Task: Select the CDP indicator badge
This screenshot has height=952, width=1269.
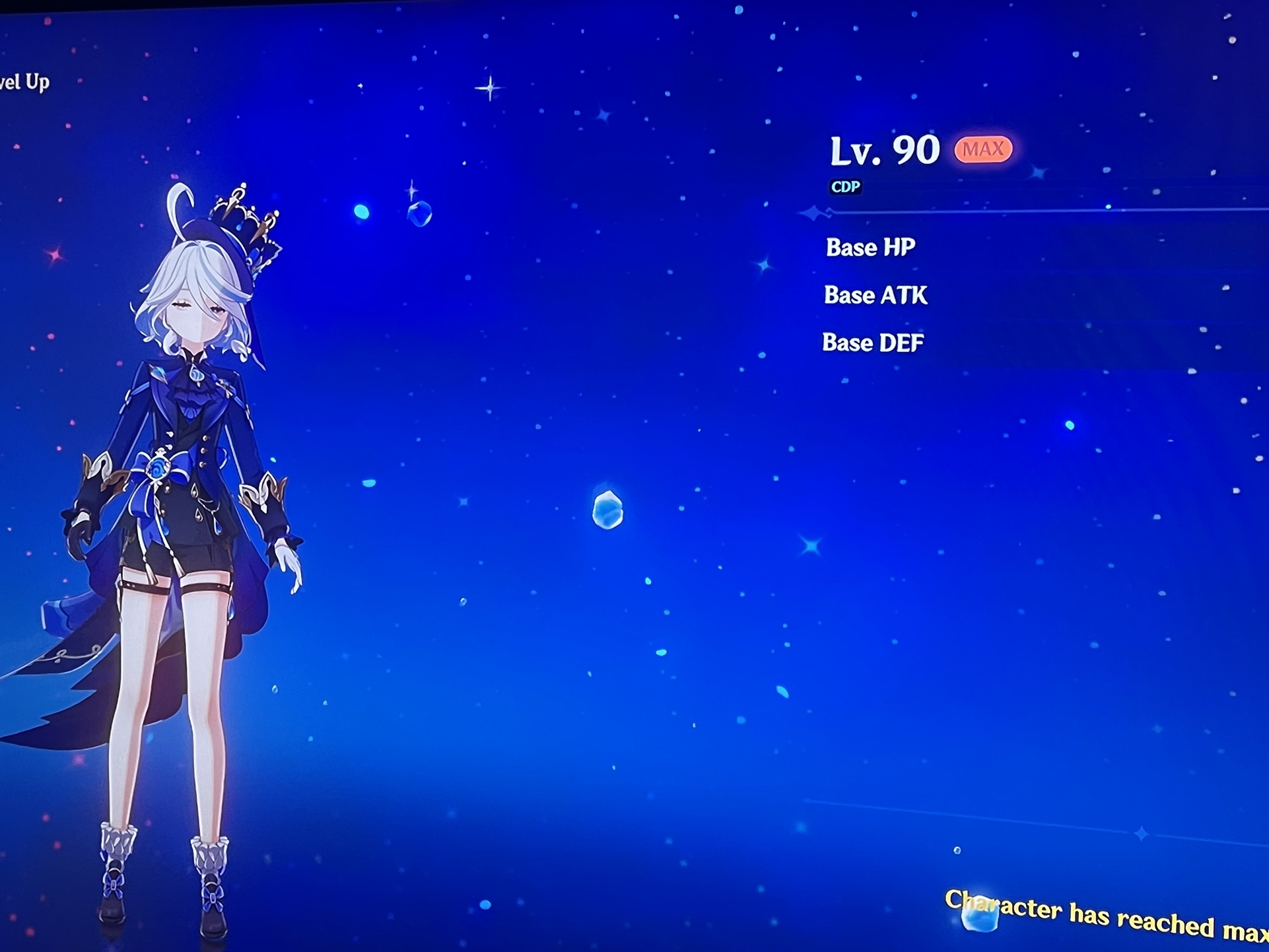Action: pos(846,187)
